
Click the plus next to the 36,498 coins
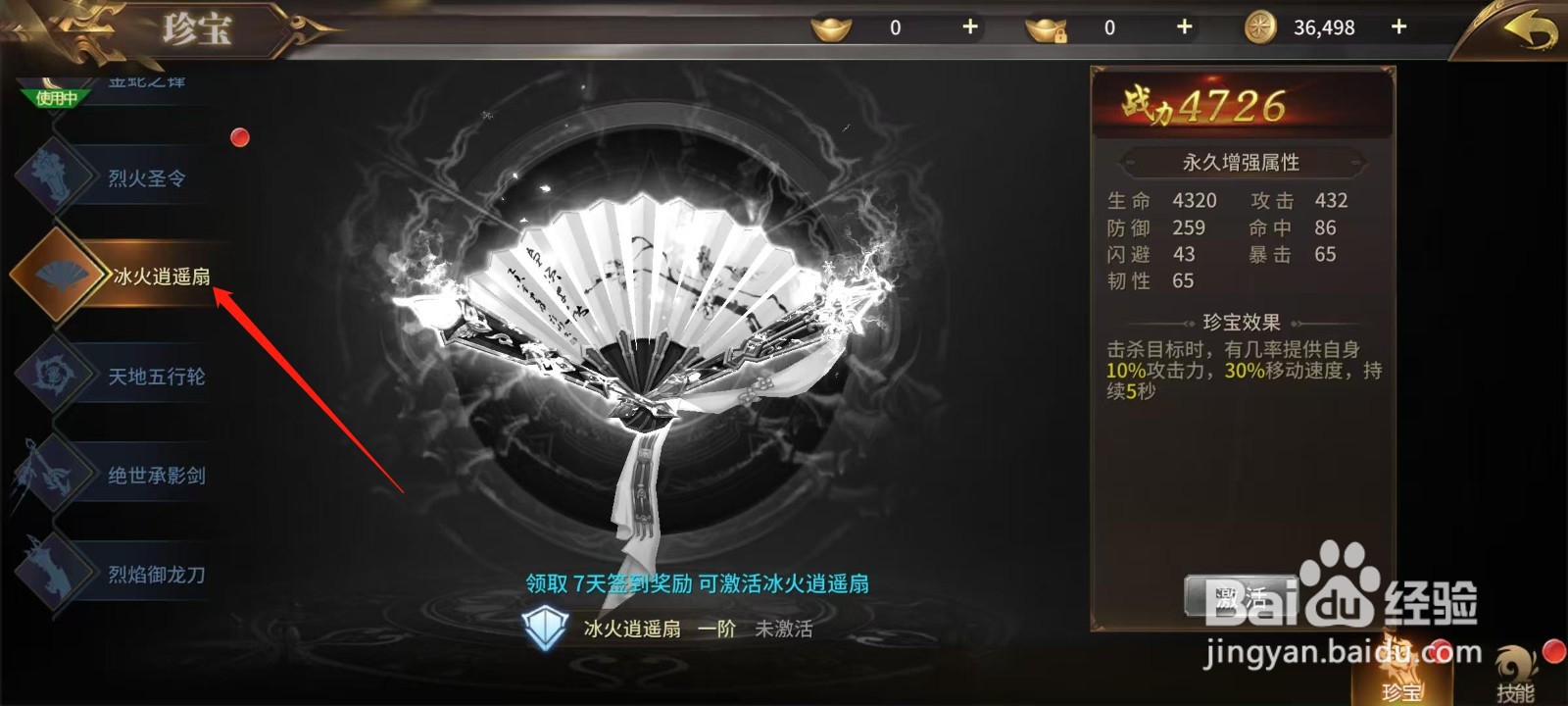point(1398,27)
